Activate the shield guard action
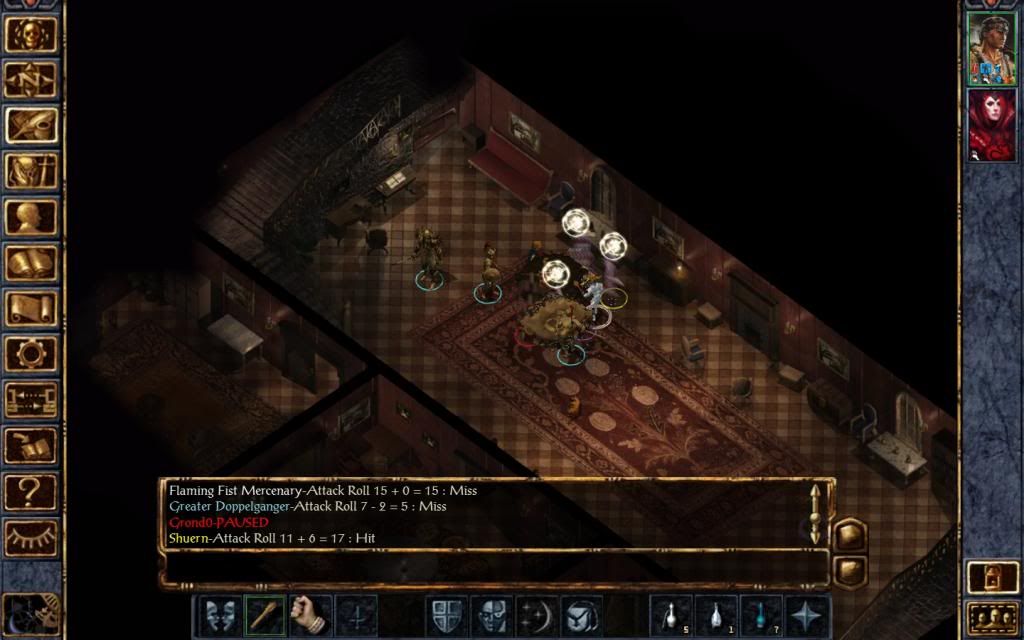1024x640 pixels. coord(446,615)
